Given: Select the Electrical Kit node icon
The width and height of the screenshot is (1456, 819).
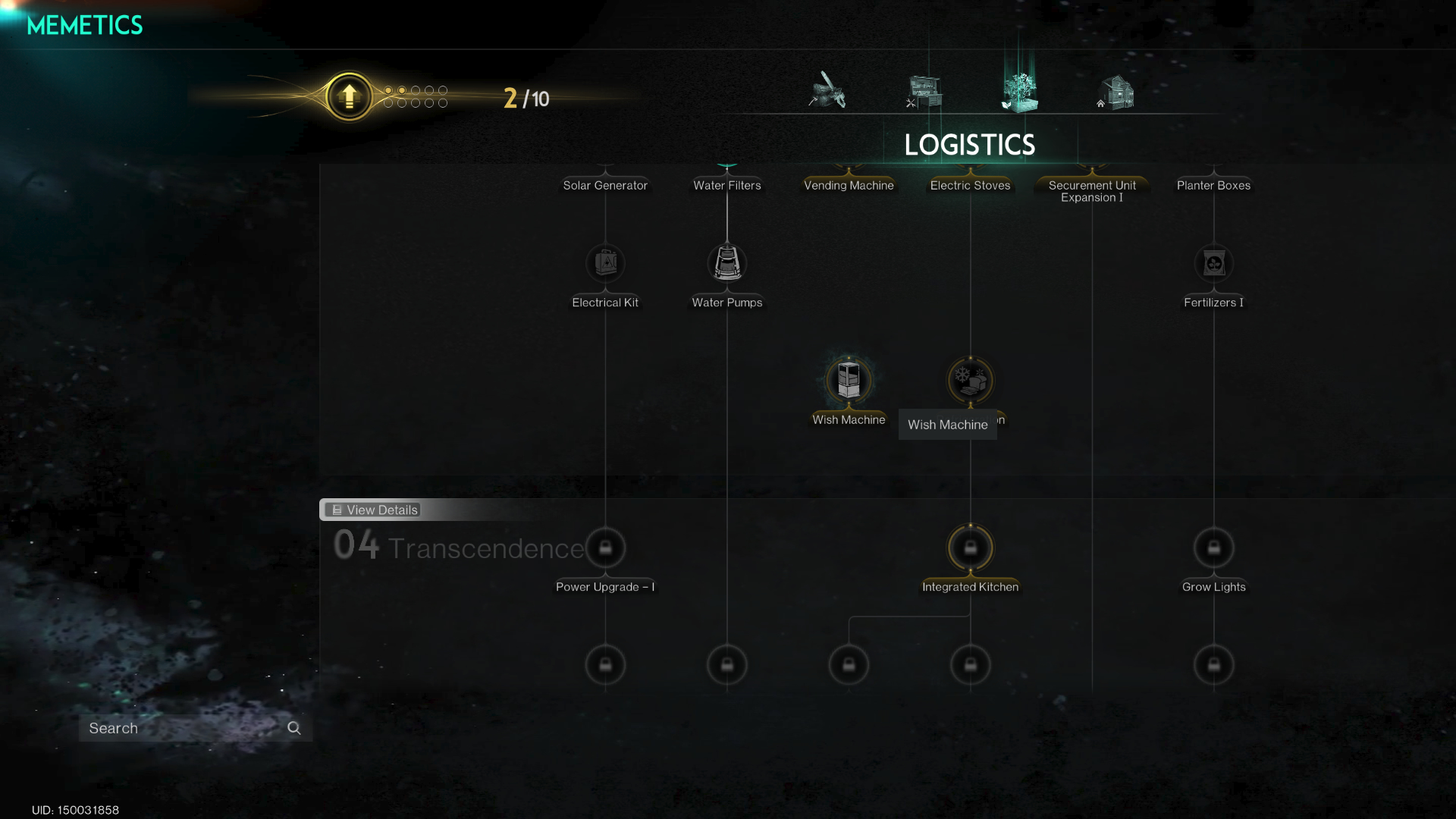Looking at the screenshot, I should 604,263.
